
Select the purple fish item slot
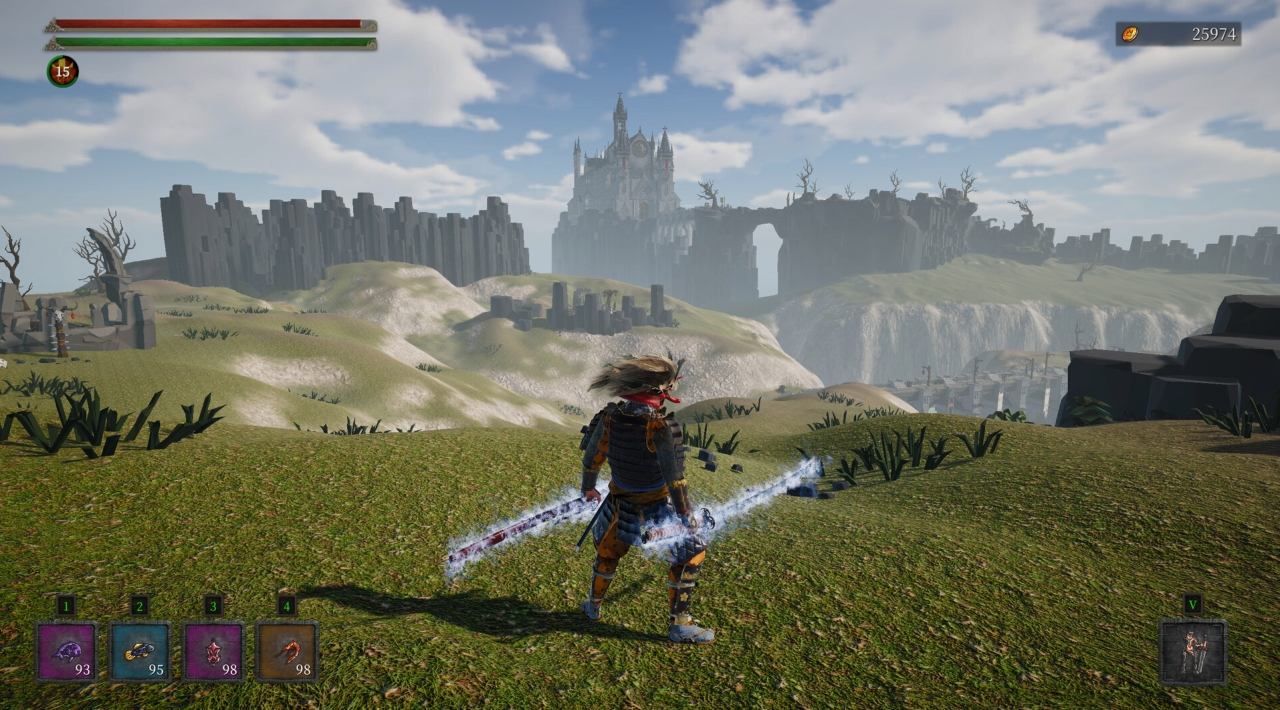67,652
